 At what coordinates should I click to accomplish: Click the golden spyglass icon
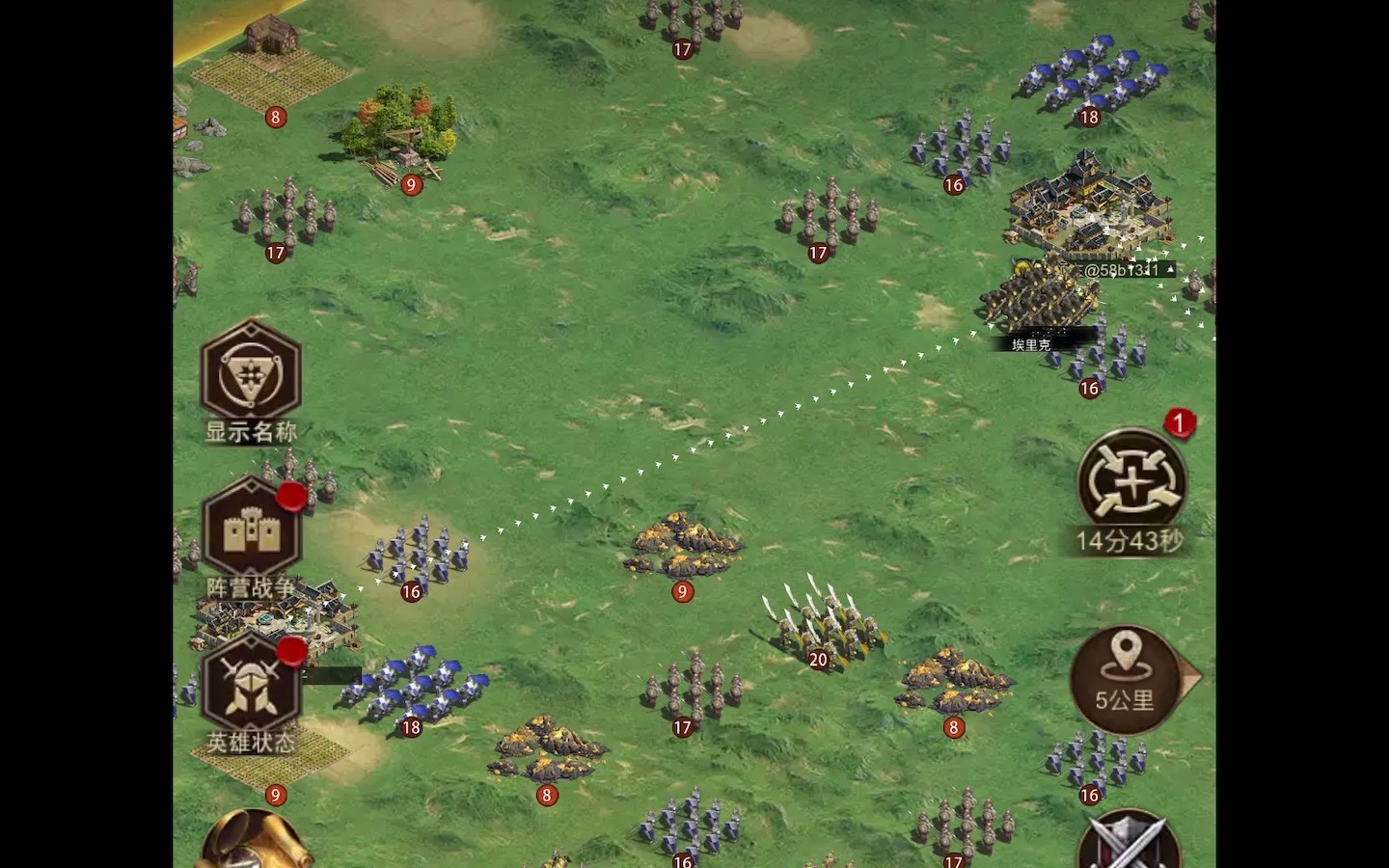coord(253,842)
